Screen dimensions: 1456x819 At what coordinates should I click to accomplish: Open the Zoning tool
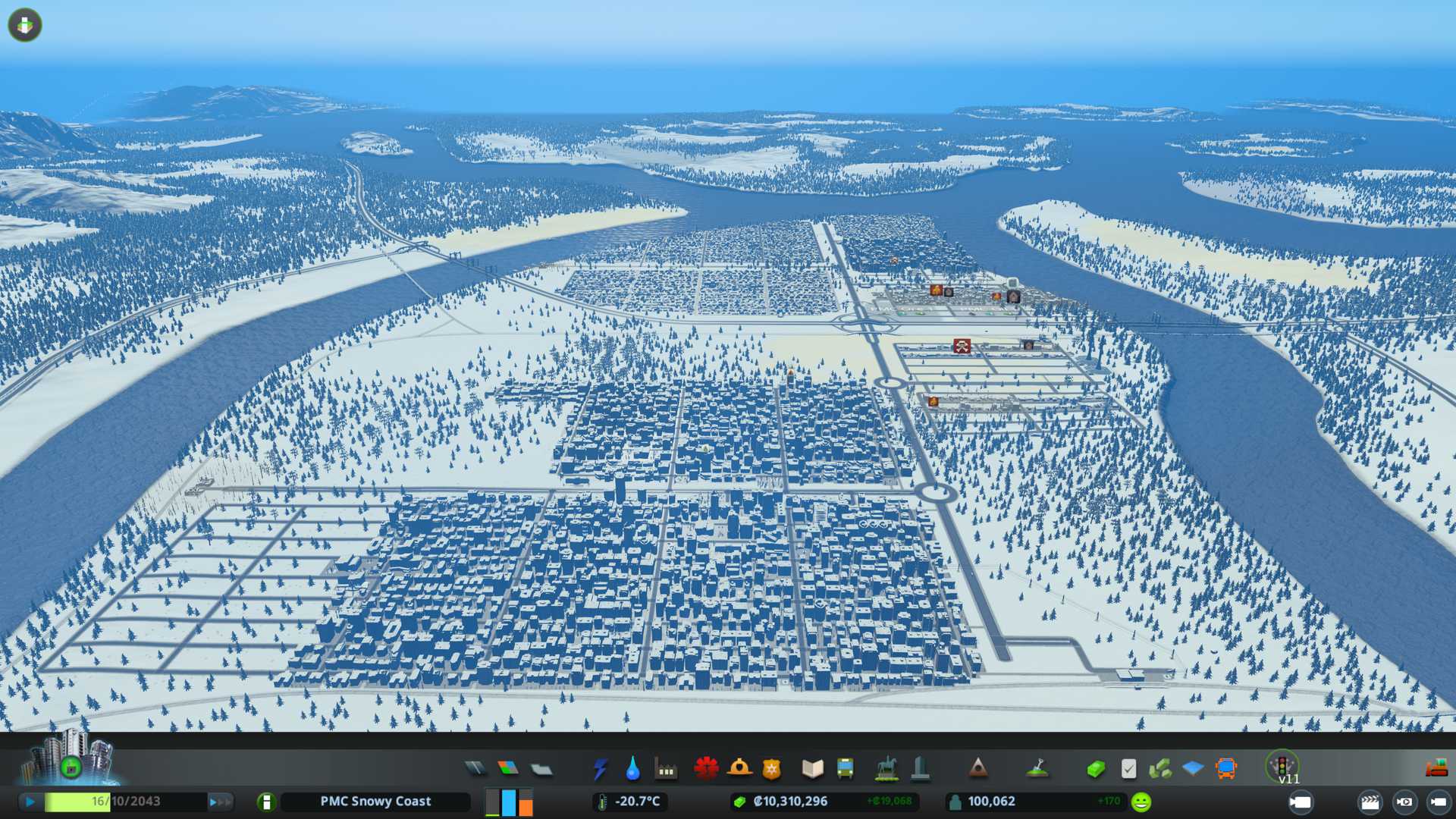click(508, 769)
